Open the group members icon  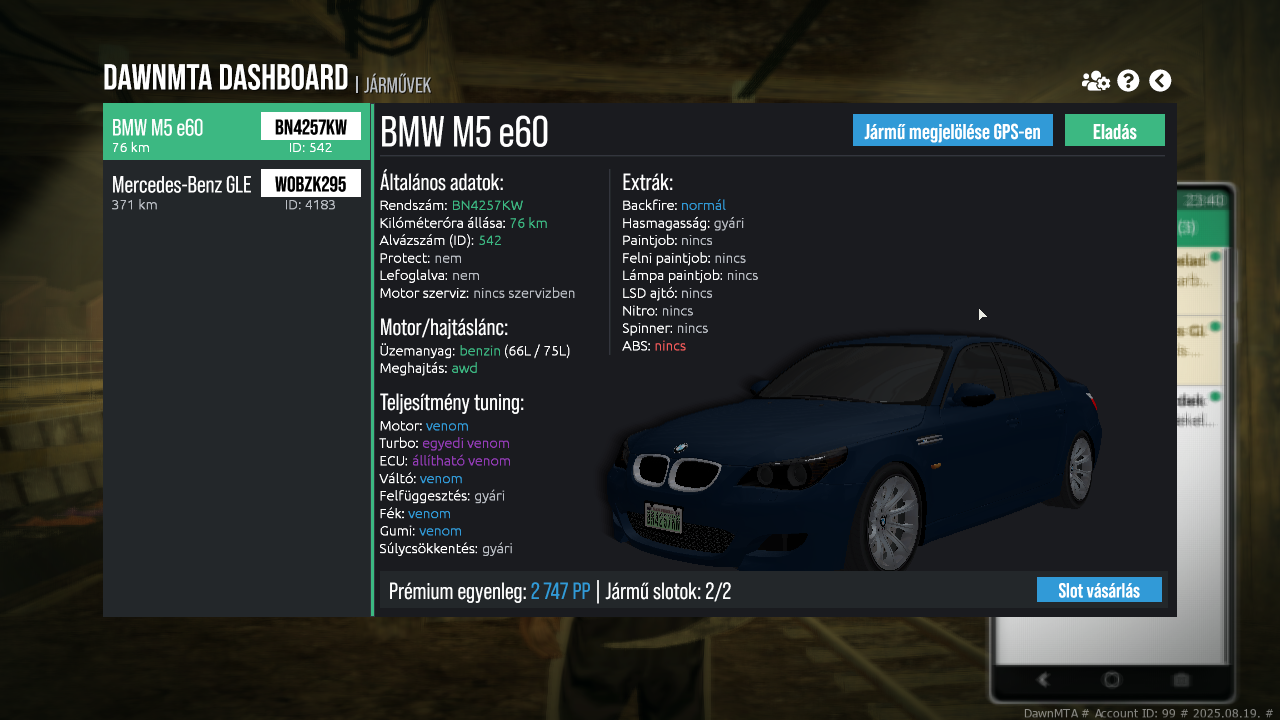click(x=1095, y=81)
